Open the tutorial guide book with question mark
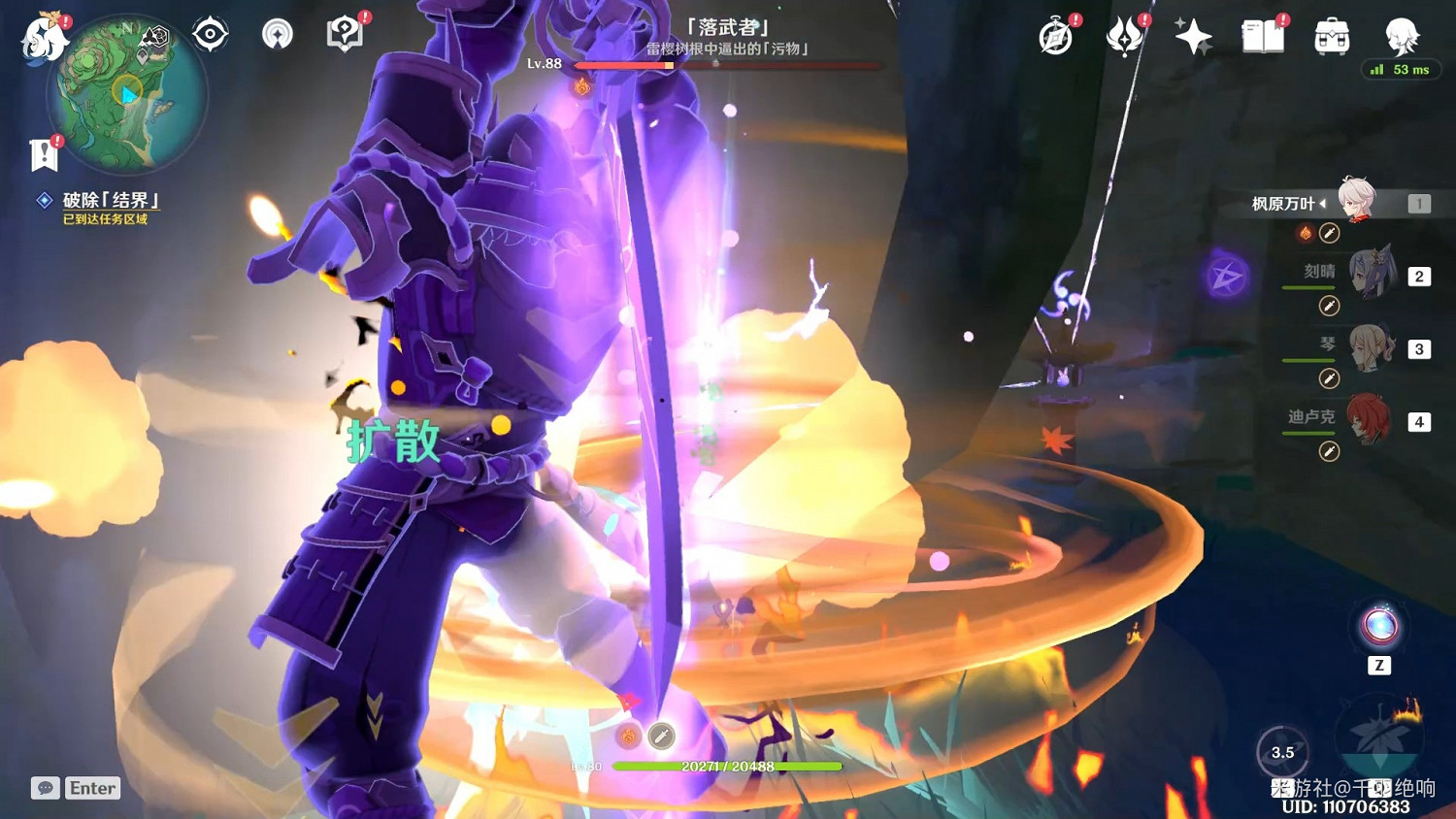This screenshot has width=1456, height=819. click(345, 34)
